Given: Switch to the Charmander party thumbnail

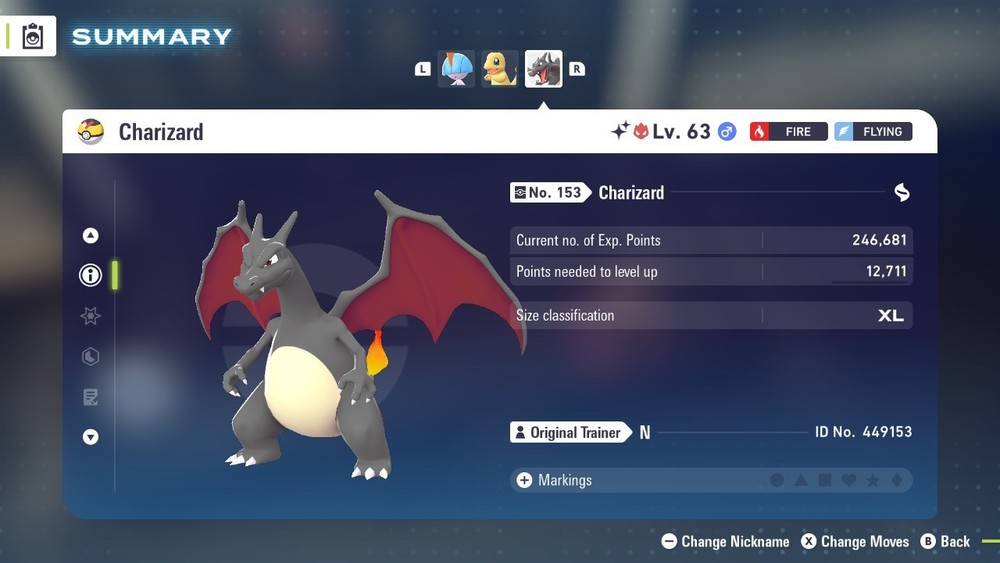Looking at the screenshot, I should point(500,69).
